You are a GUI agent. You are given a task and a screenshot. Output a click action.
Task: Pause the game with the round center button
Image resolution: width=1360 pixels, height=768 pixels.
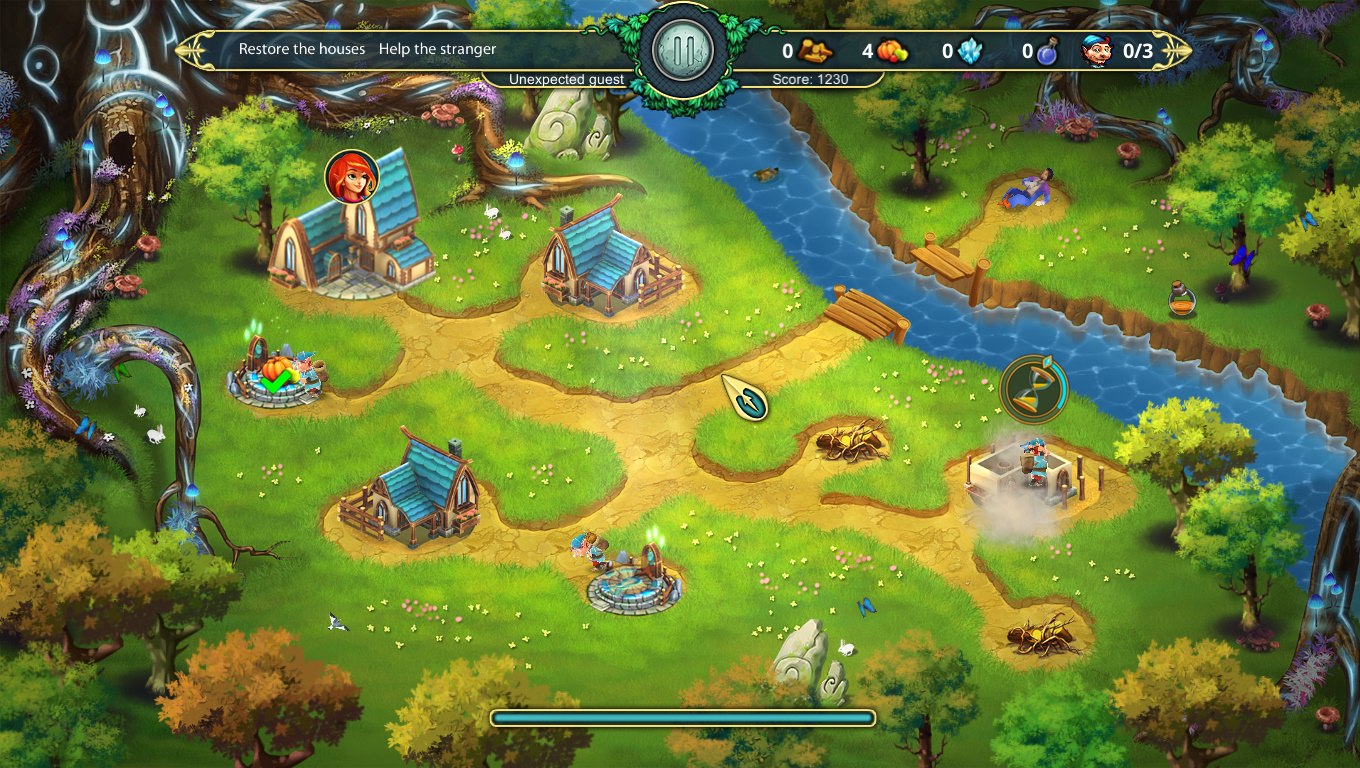(x=683, y=49)
